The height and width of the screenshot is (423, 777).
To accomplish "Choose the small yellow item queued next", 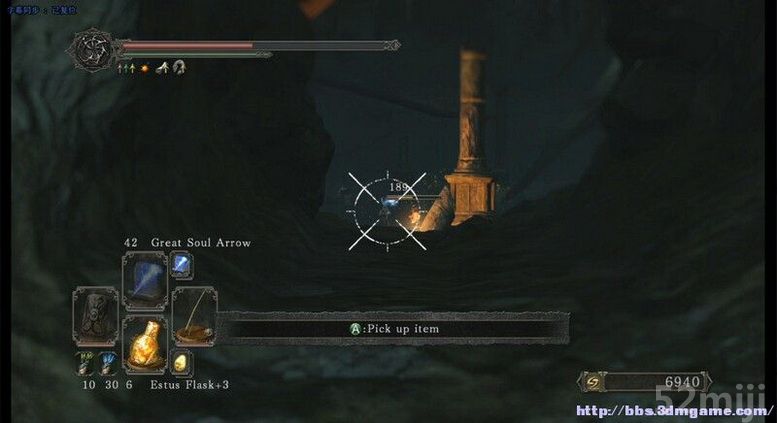I will pos(181,363).
